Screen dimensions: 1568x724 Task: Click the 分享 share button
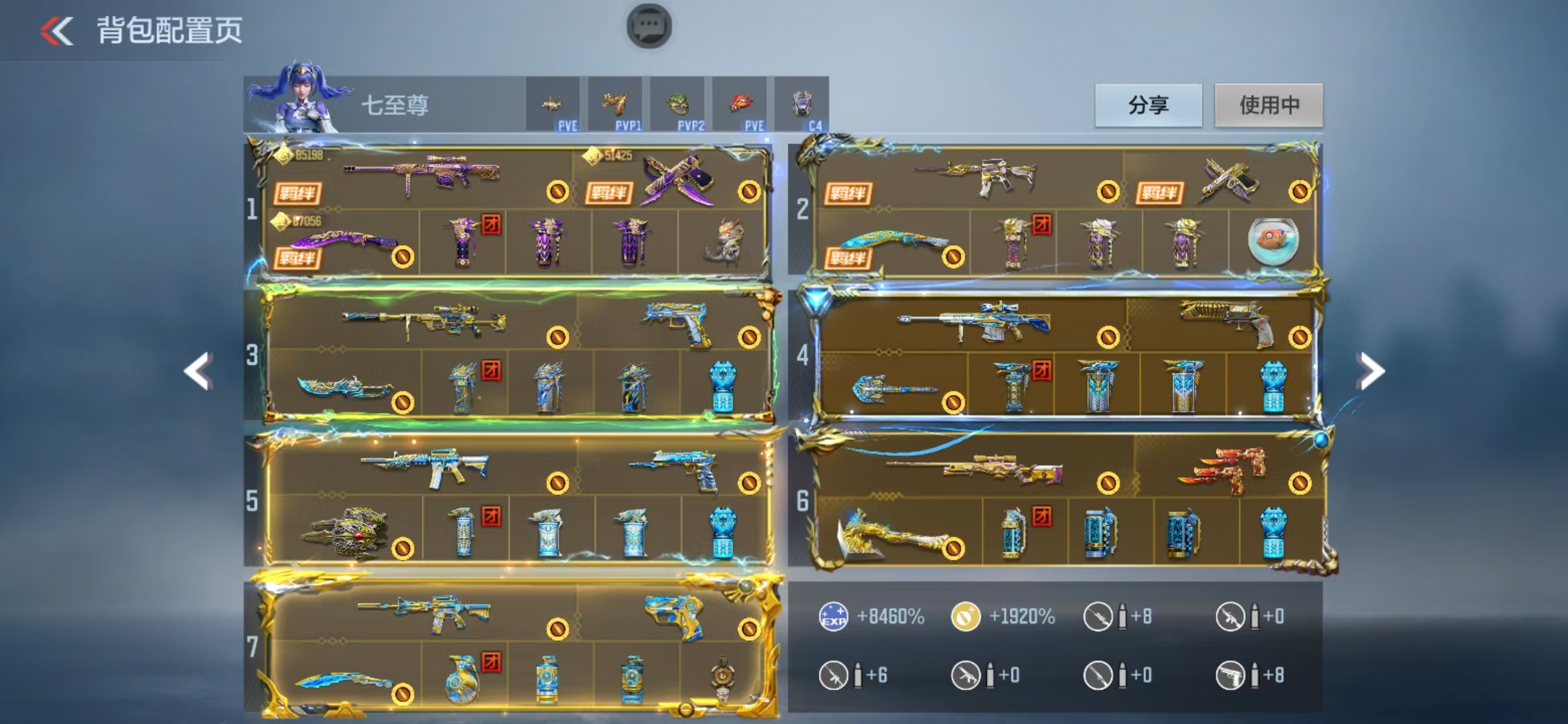[x=1148, y=105]
